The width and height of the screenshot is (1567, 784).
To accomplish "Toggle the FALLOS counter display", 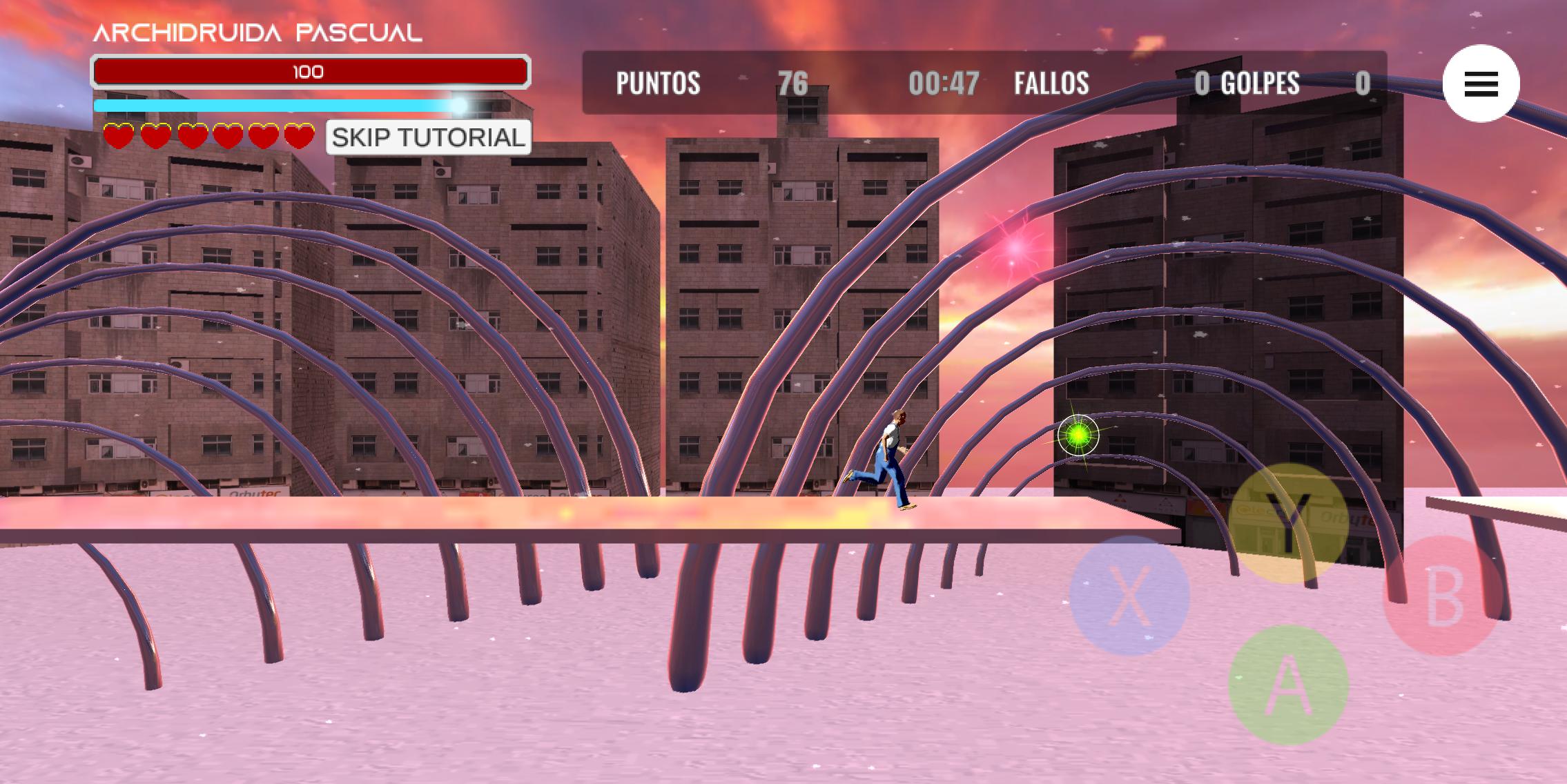I will (1051, 83).
